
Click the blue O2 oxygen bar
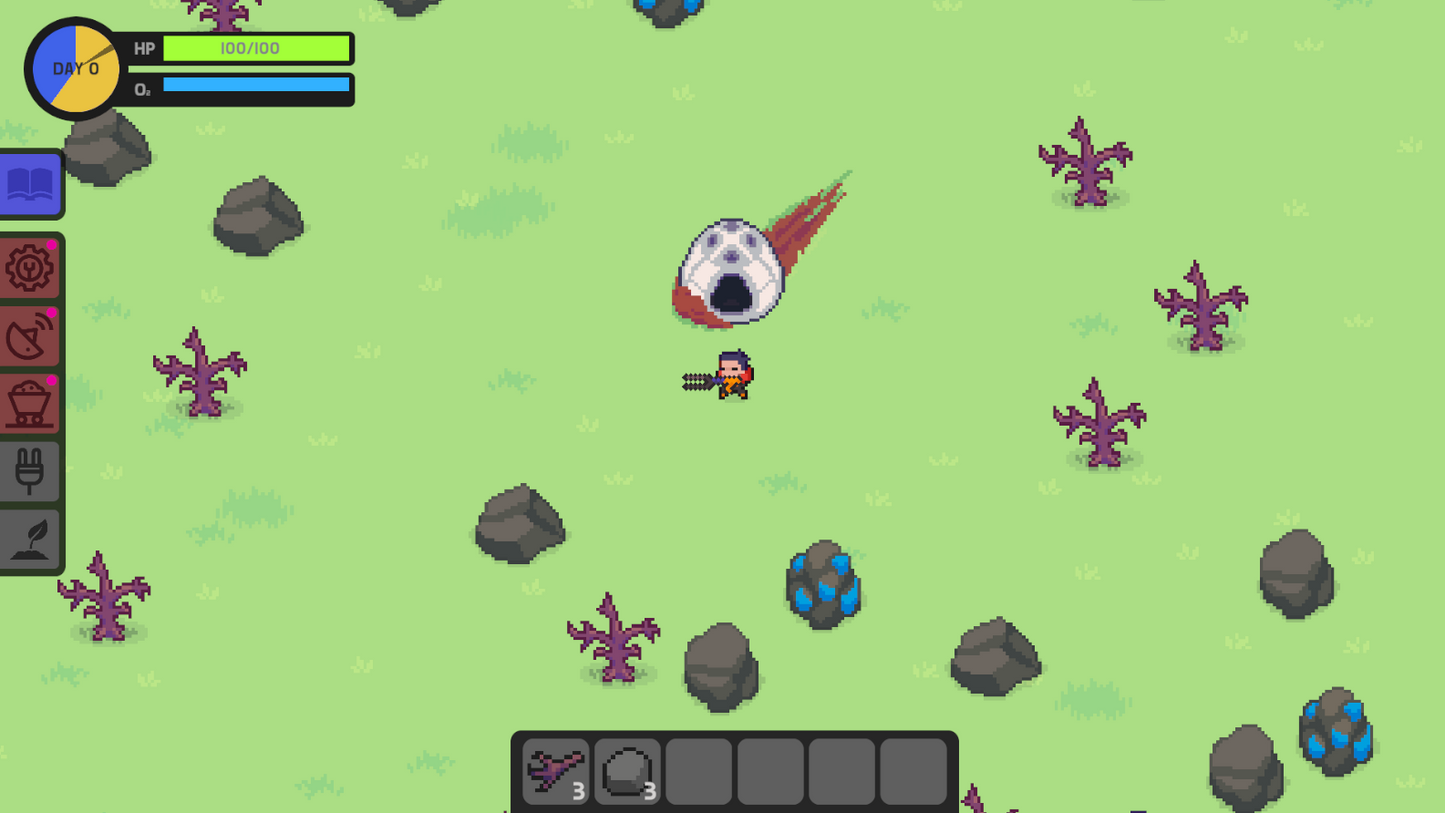coord(255,85)
